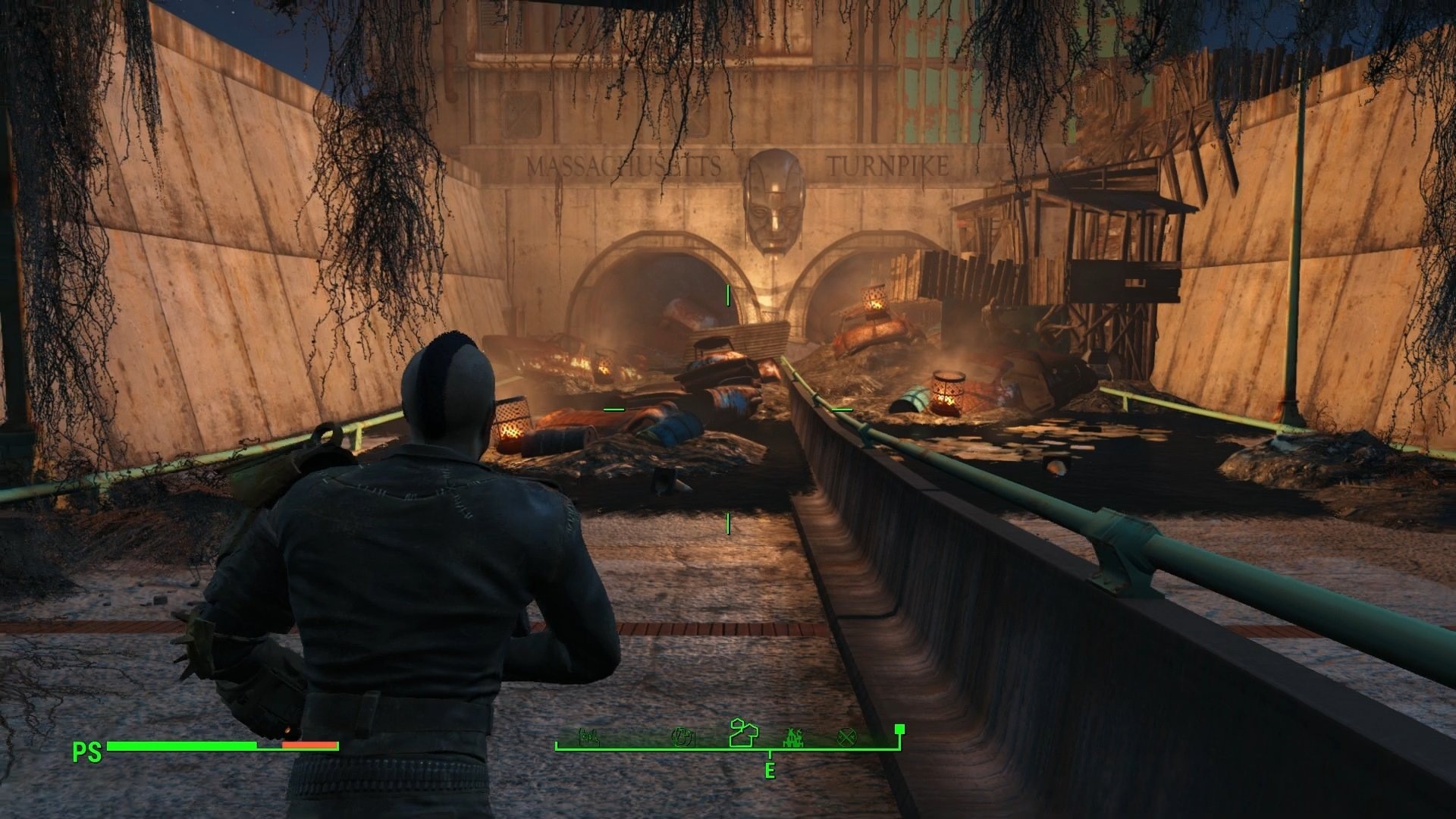Select the crossed-tools circular compass marker

(847, 737)
